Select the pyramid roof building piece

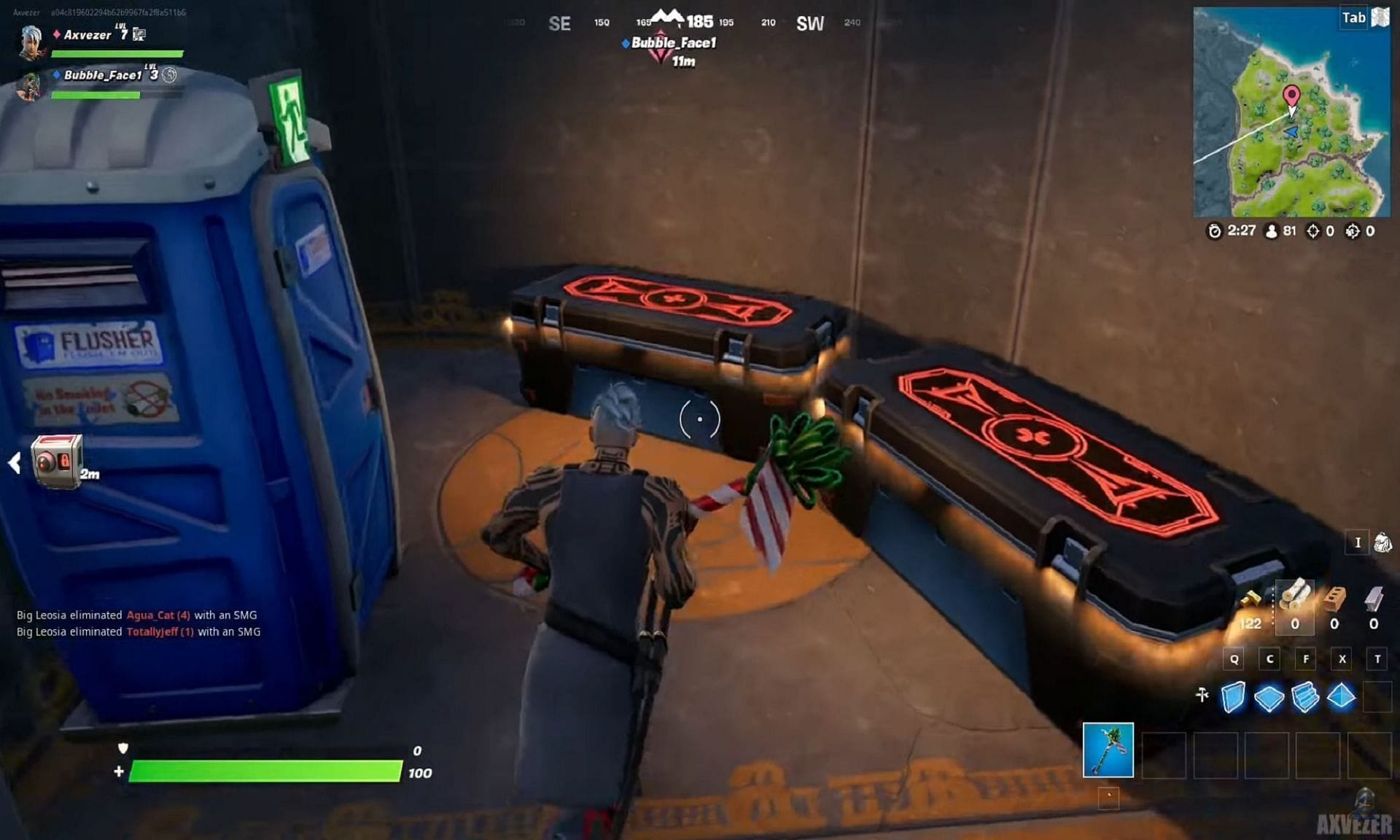[1341, 696]
